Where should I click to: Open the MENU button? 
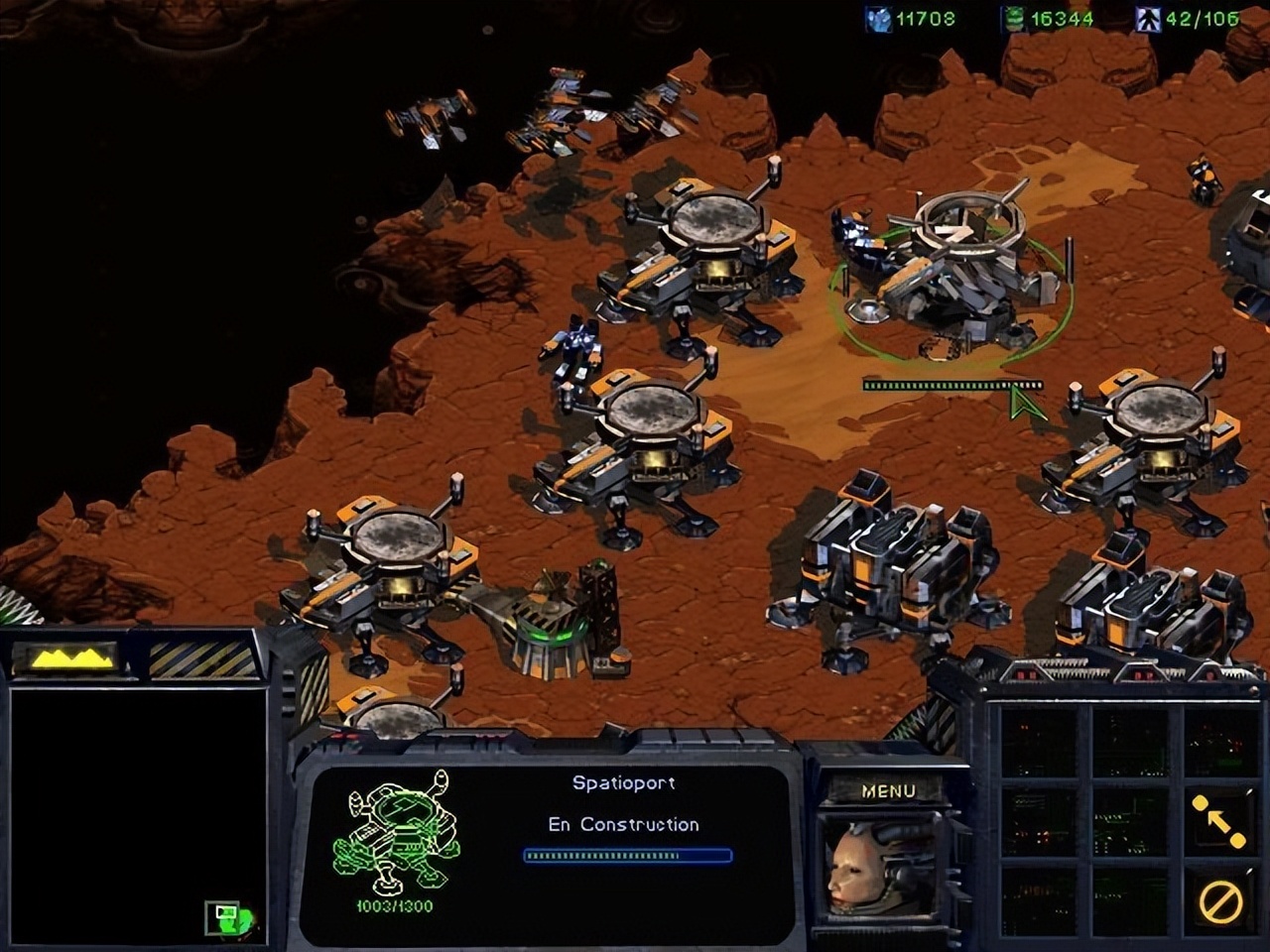(x=887, y=790)
